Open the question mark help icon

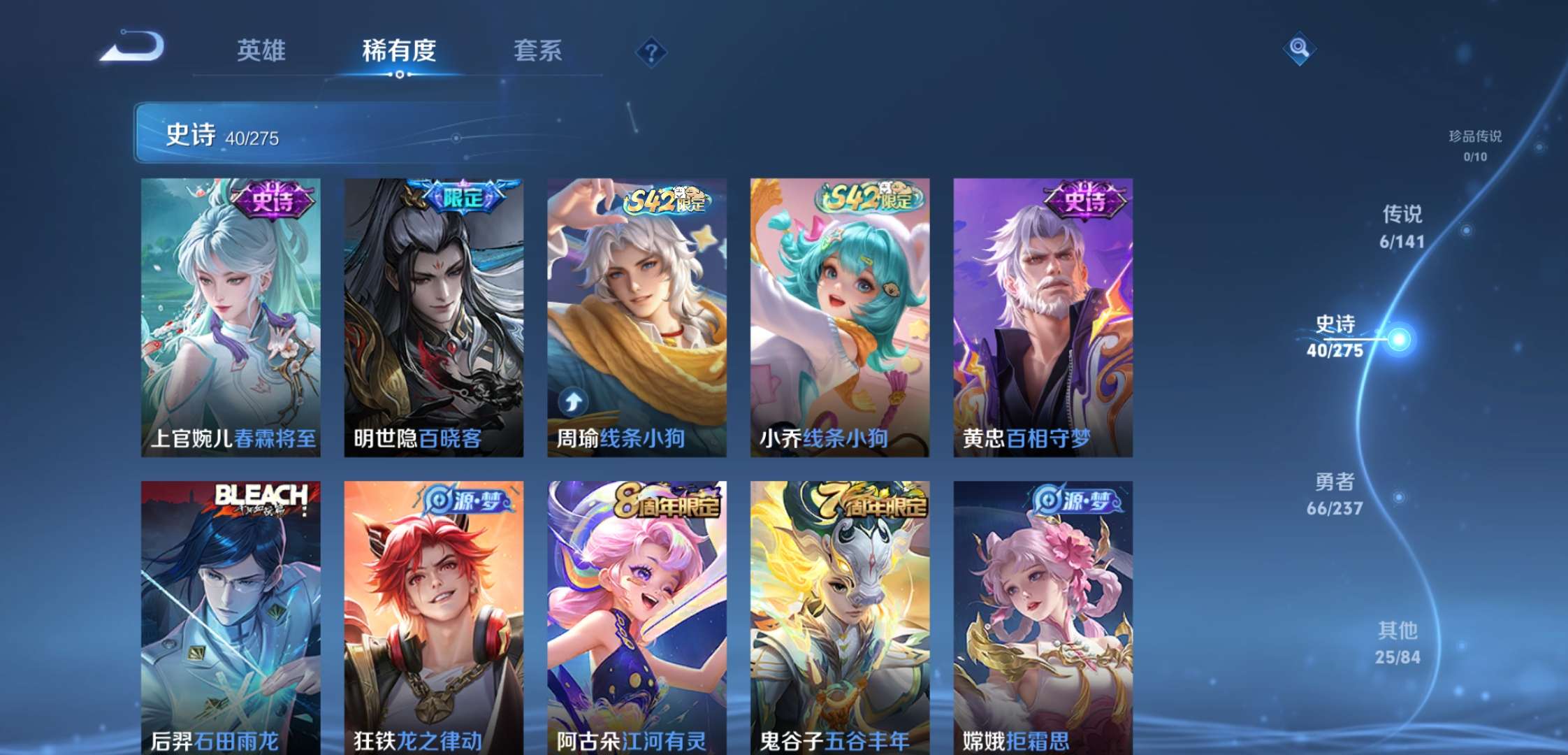tap(652, 50)
